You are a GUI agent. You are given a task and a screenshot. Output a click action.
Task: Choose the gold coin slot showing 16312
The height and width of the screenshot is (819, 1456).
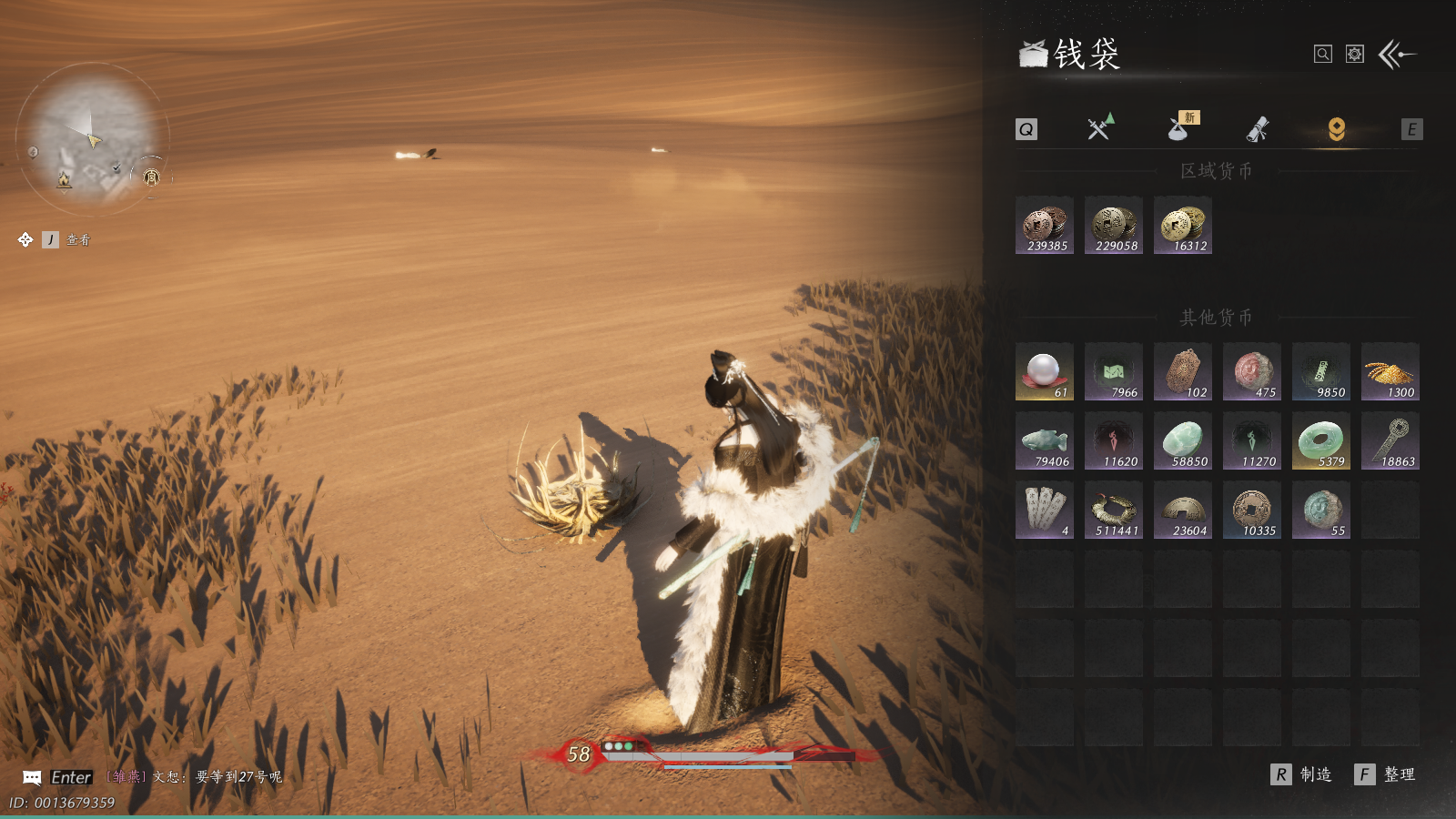pos(1183,226)
